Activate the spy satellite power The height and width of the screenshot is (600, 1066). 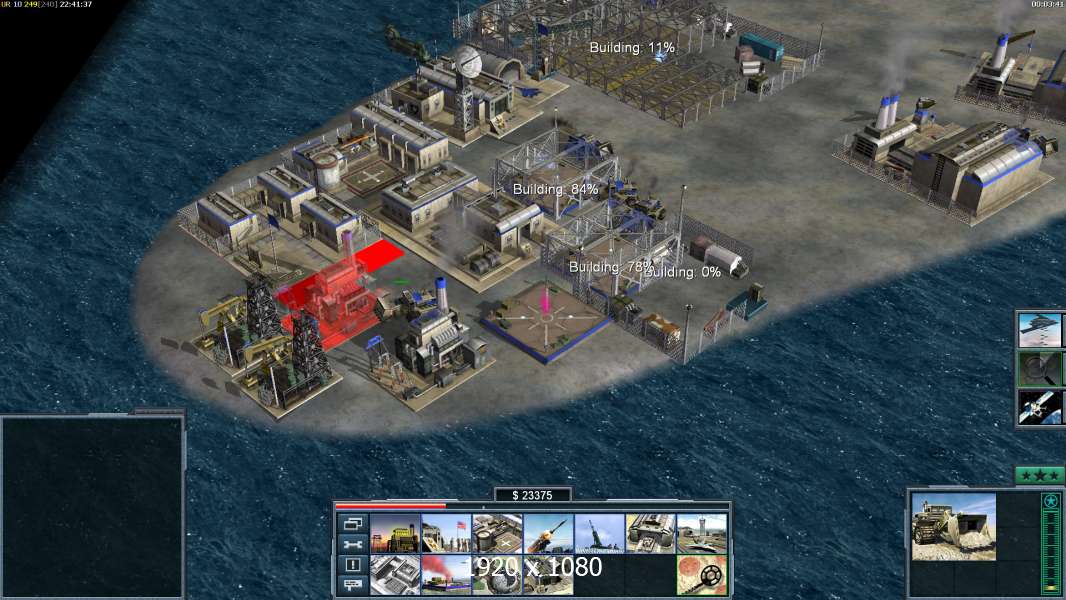tap(1040, 406)
